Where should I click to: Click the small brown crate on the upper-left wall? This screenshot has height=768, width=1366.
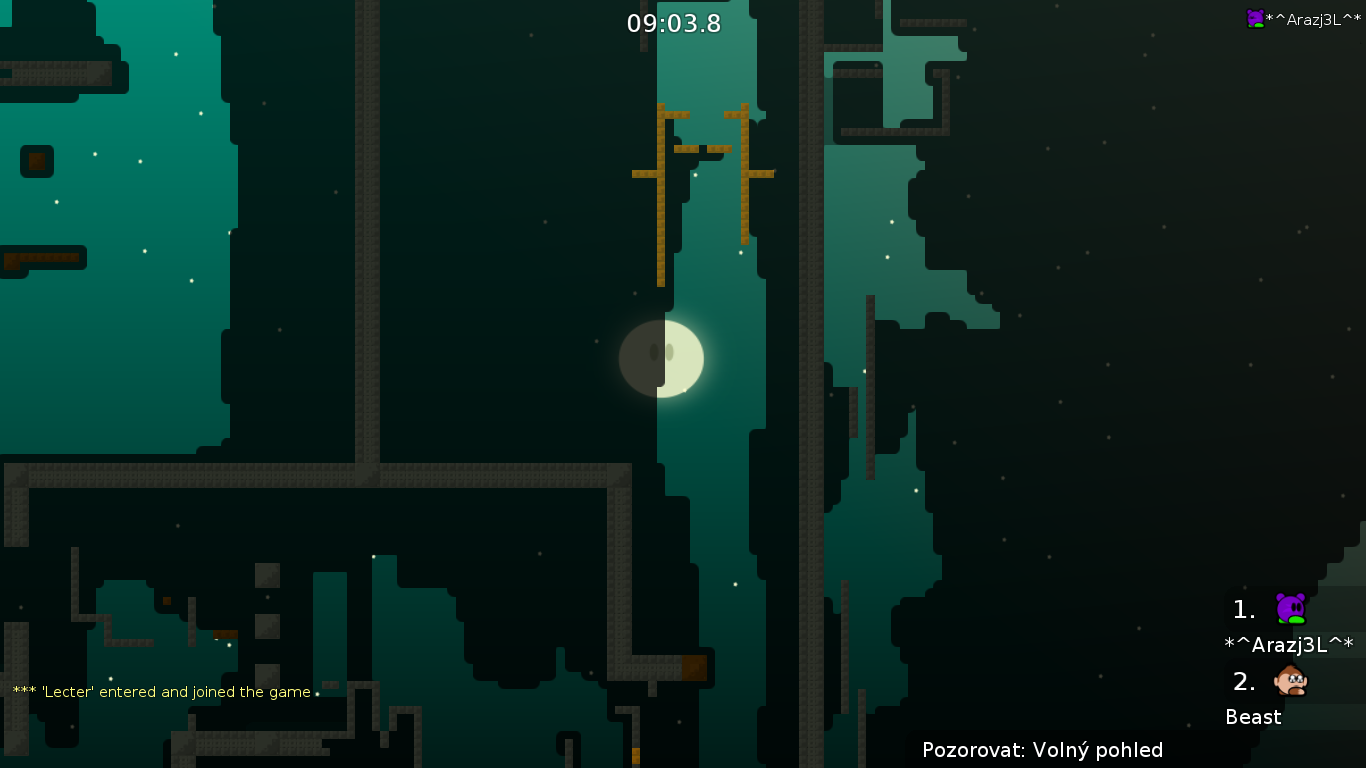click(x=37, y=161)
